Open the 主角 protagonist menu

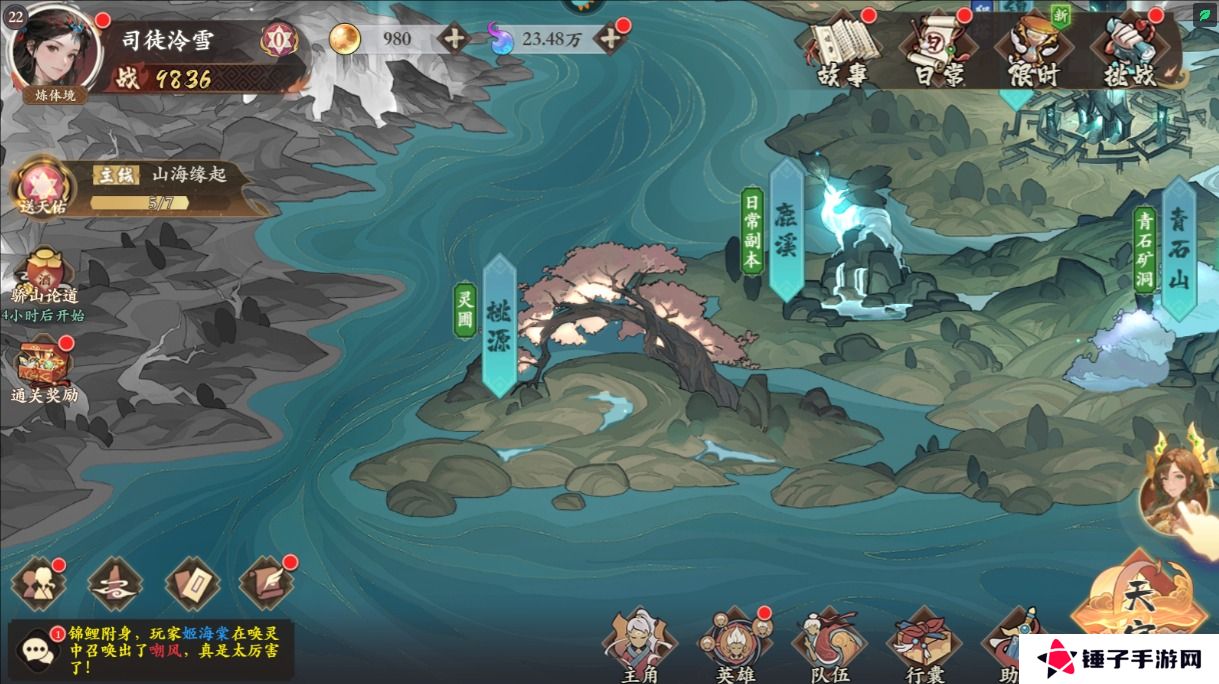(639, 645)
